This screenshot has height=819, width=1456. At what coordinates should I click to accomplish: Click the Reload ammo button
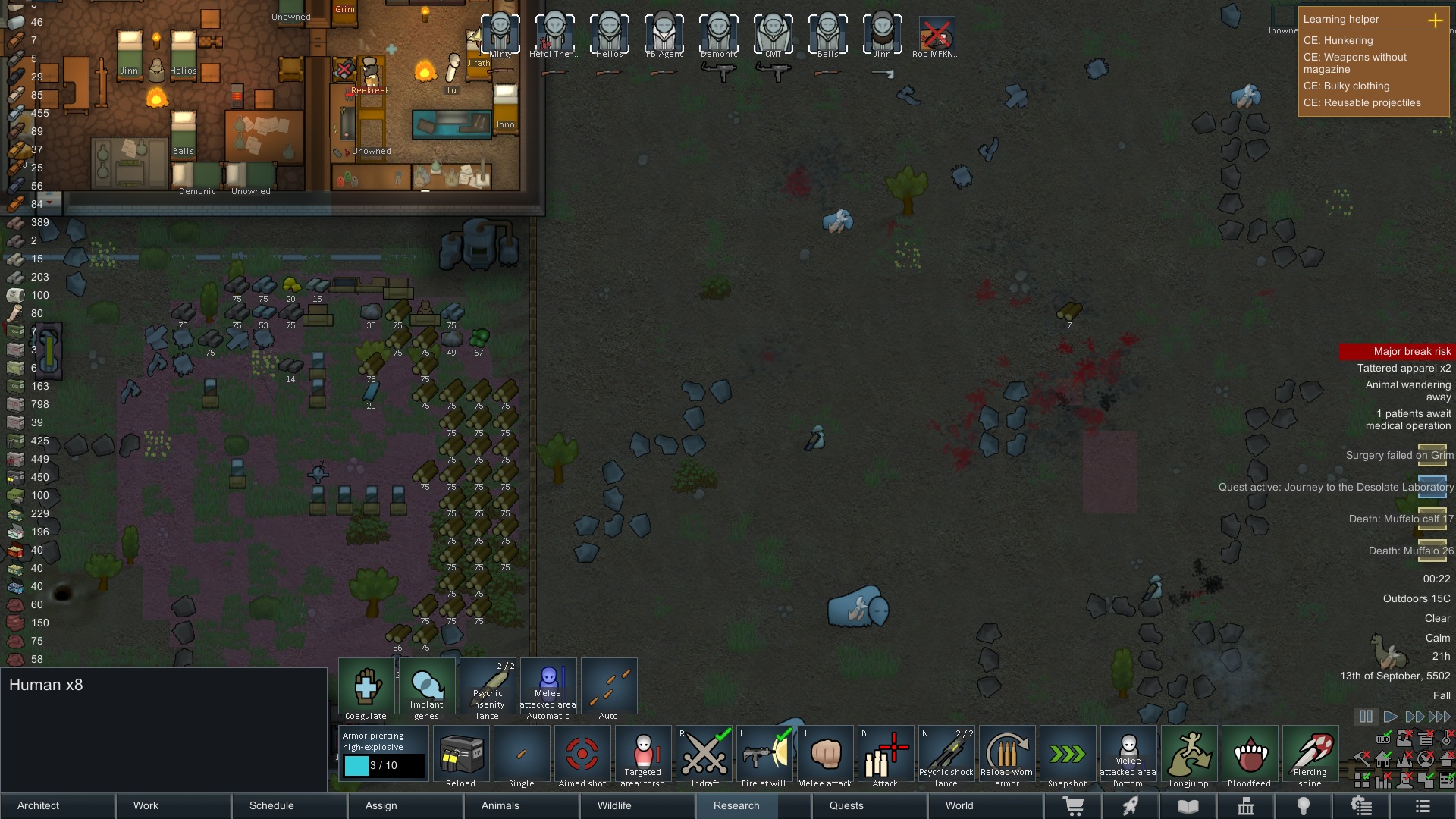[x=461, y=755]
